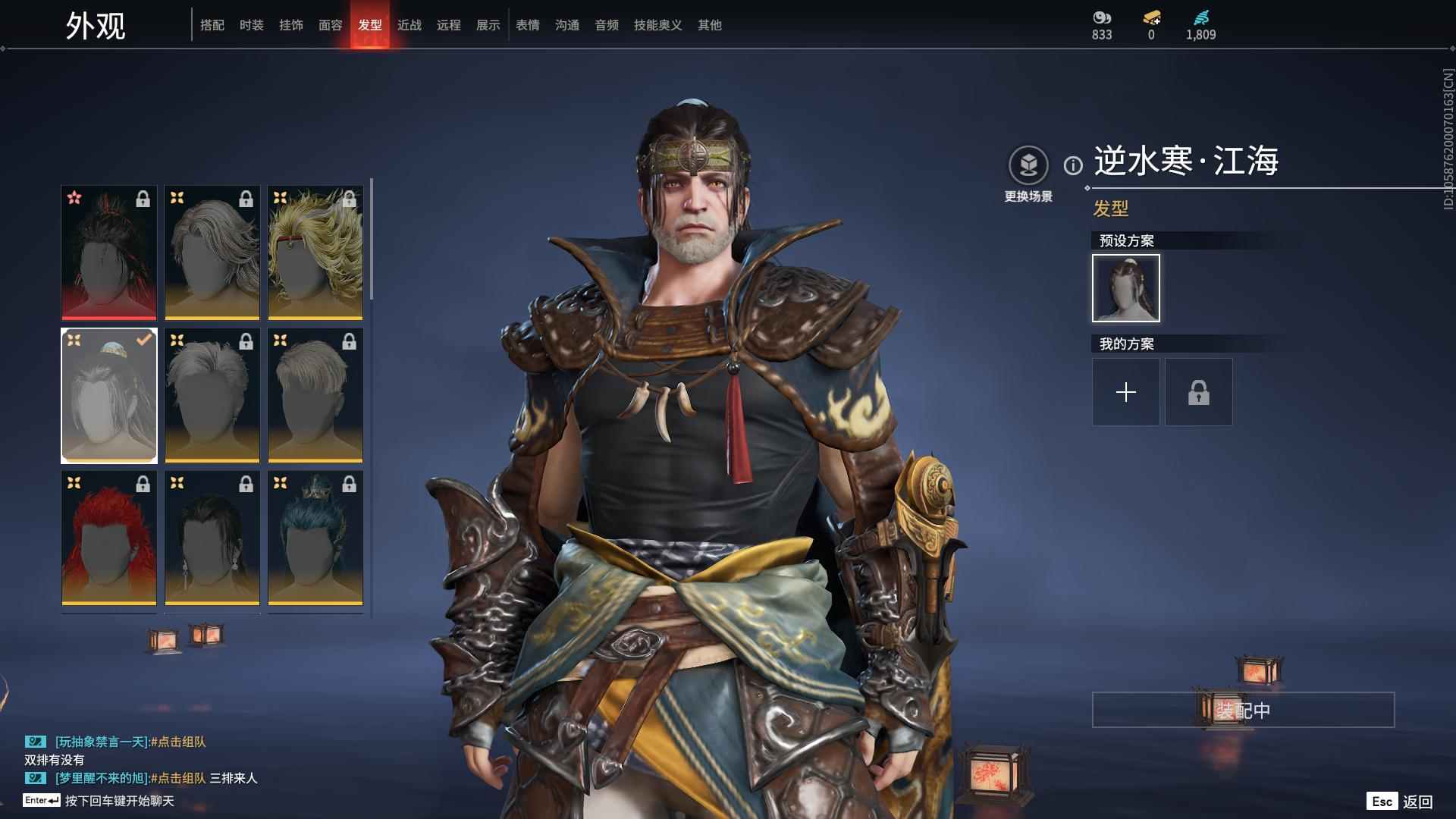The height and width of the screenshot is (819, 1456).
Task: Open the 时装 outfit tab
Action: 251,25
